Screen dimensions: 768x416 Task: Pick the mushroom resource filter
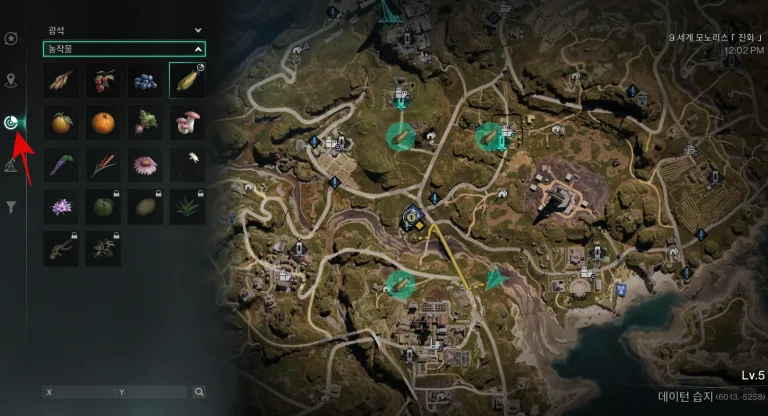[188, 122]
